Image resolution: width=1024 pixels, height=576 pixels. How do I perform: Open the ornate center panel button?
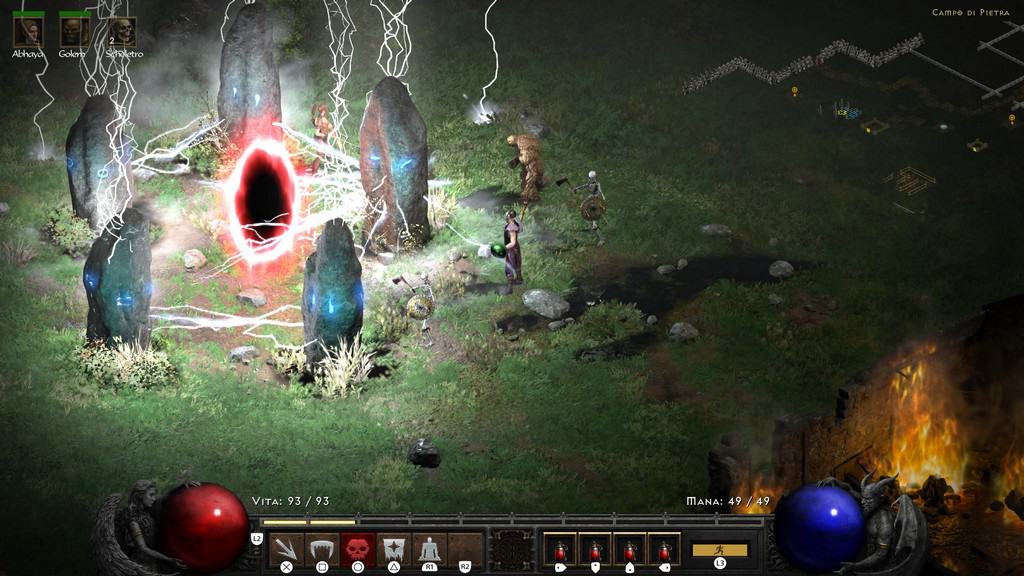tap(512, 549)
